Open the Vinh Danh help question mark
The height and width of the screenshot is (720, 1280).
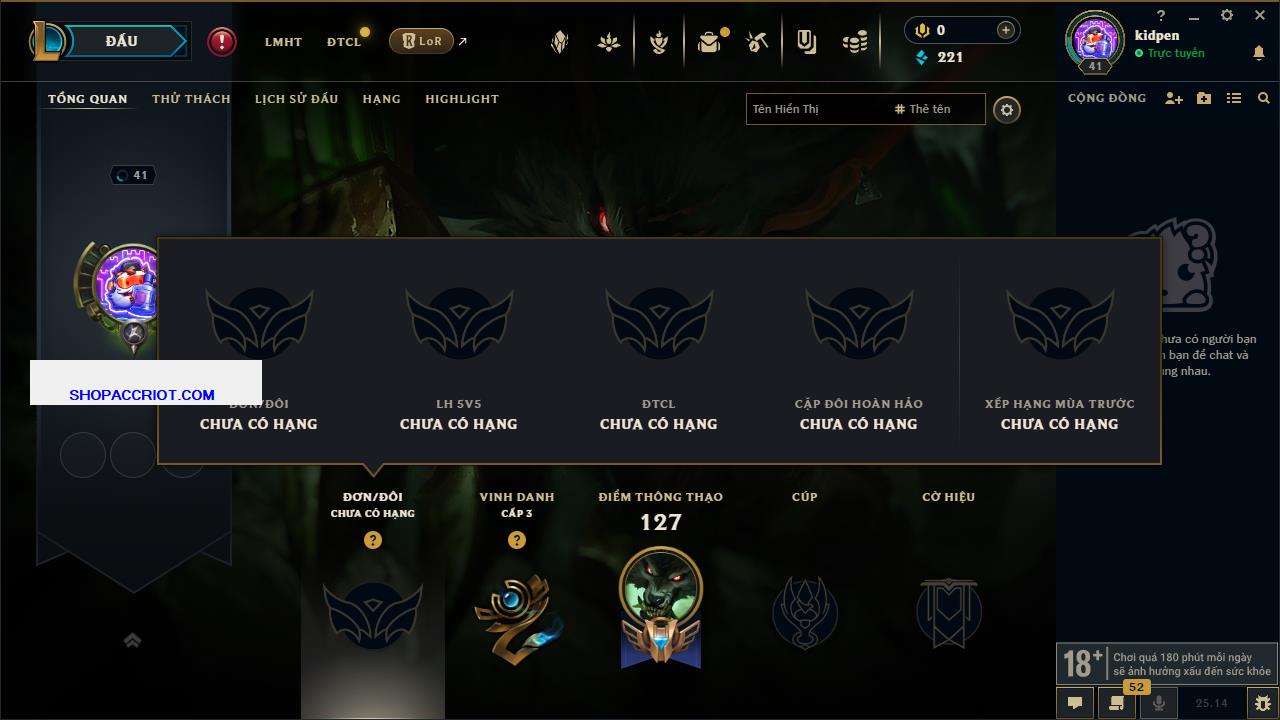click(x=517, y=540)
